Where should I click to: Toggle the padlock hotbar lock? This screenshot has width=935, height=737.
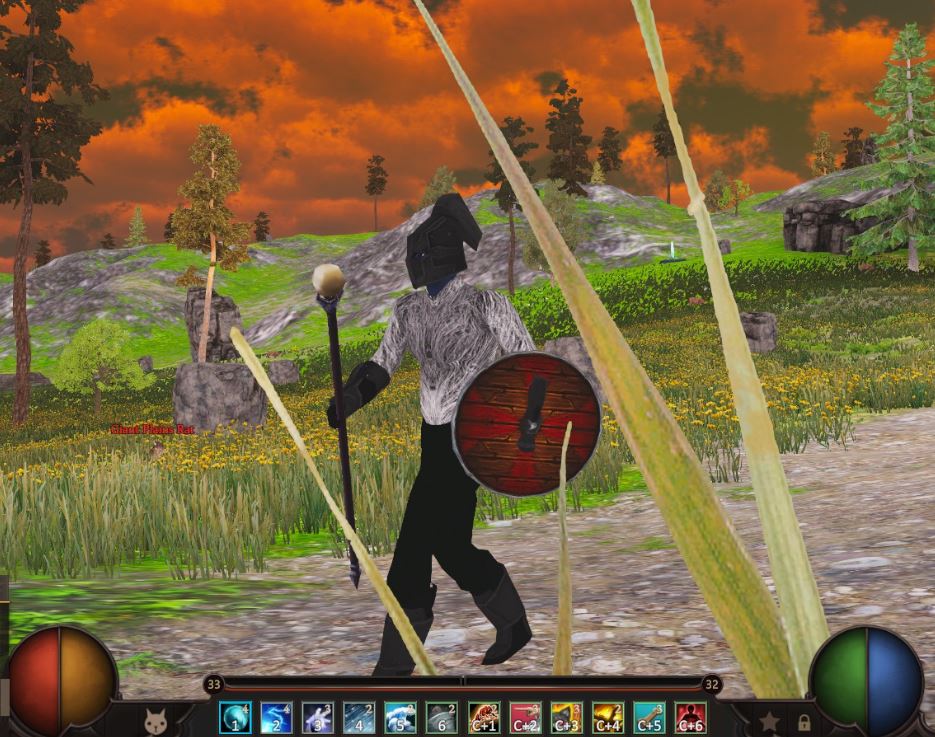[x=803, y=721]
